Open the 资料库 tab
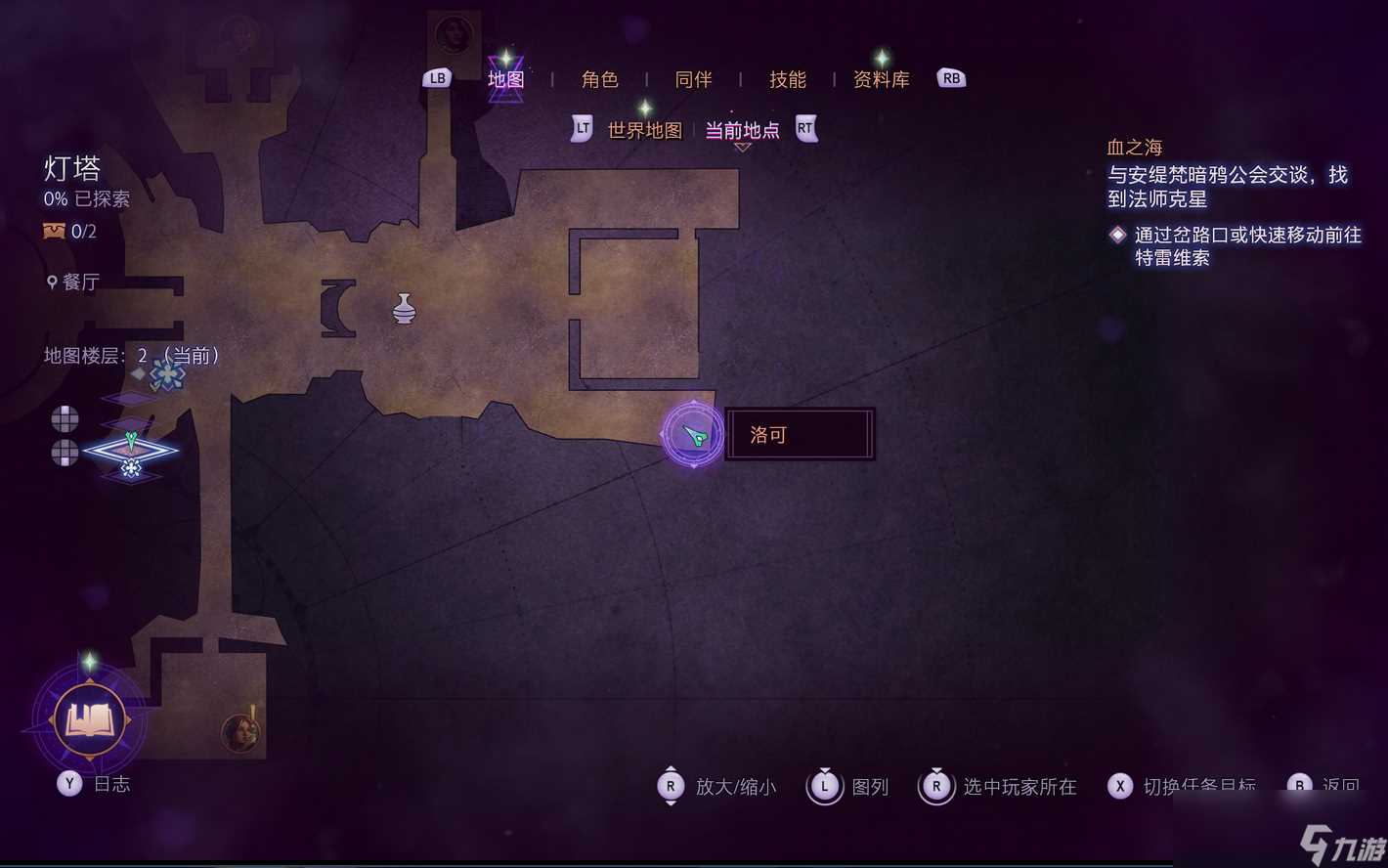 tap(881, 79)
